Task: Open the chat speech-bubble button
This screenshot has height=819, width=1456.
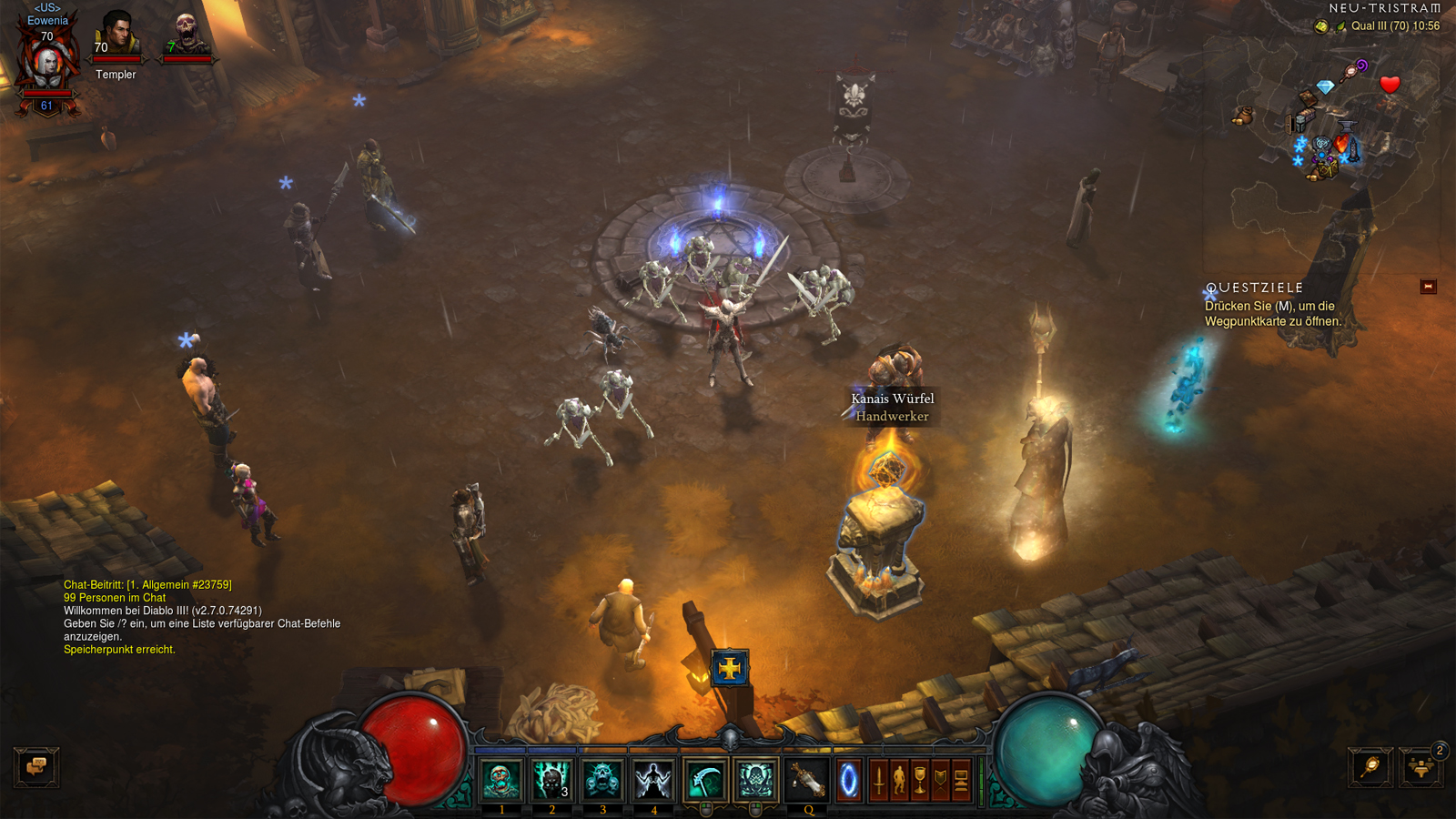Action: click(x=36, y=767)
